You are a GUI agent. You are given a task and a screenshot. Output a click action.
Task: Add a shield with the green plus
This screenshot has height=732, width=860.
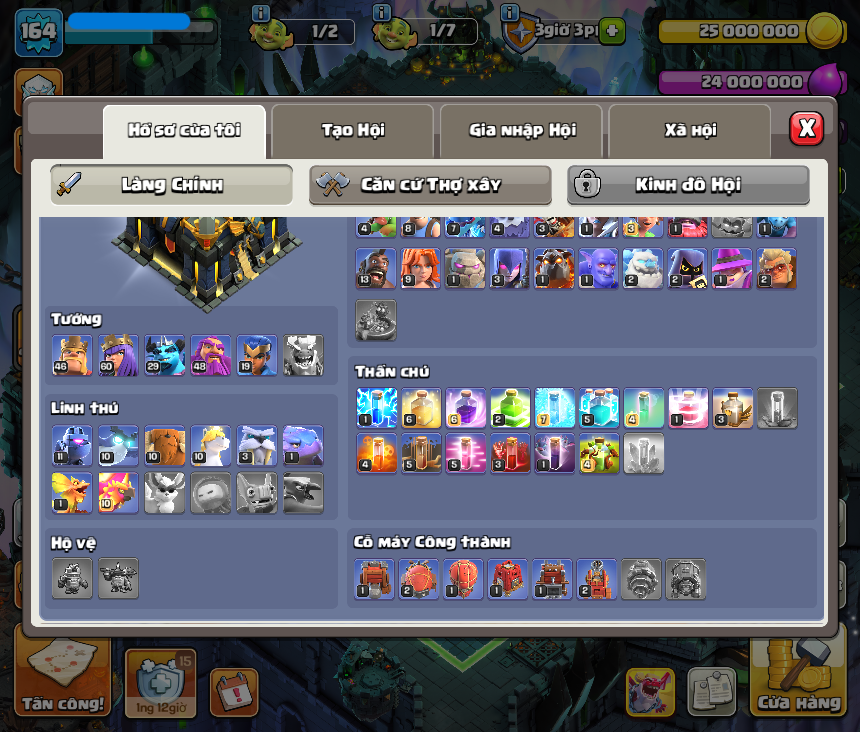click(612, 31)
